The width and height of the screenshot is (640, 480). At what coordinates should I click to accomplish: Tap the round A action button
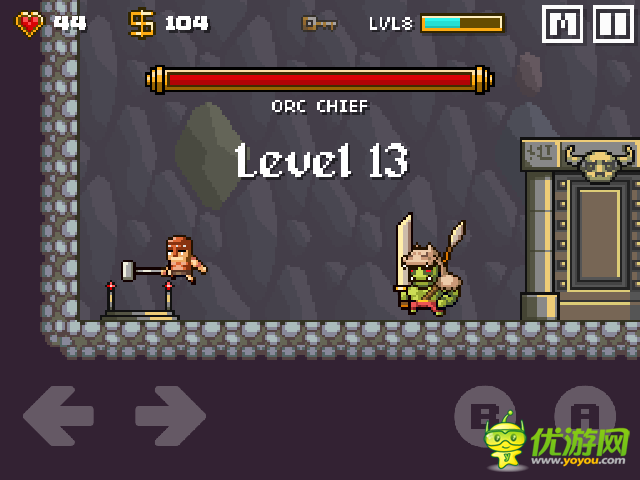click(585, 414)
